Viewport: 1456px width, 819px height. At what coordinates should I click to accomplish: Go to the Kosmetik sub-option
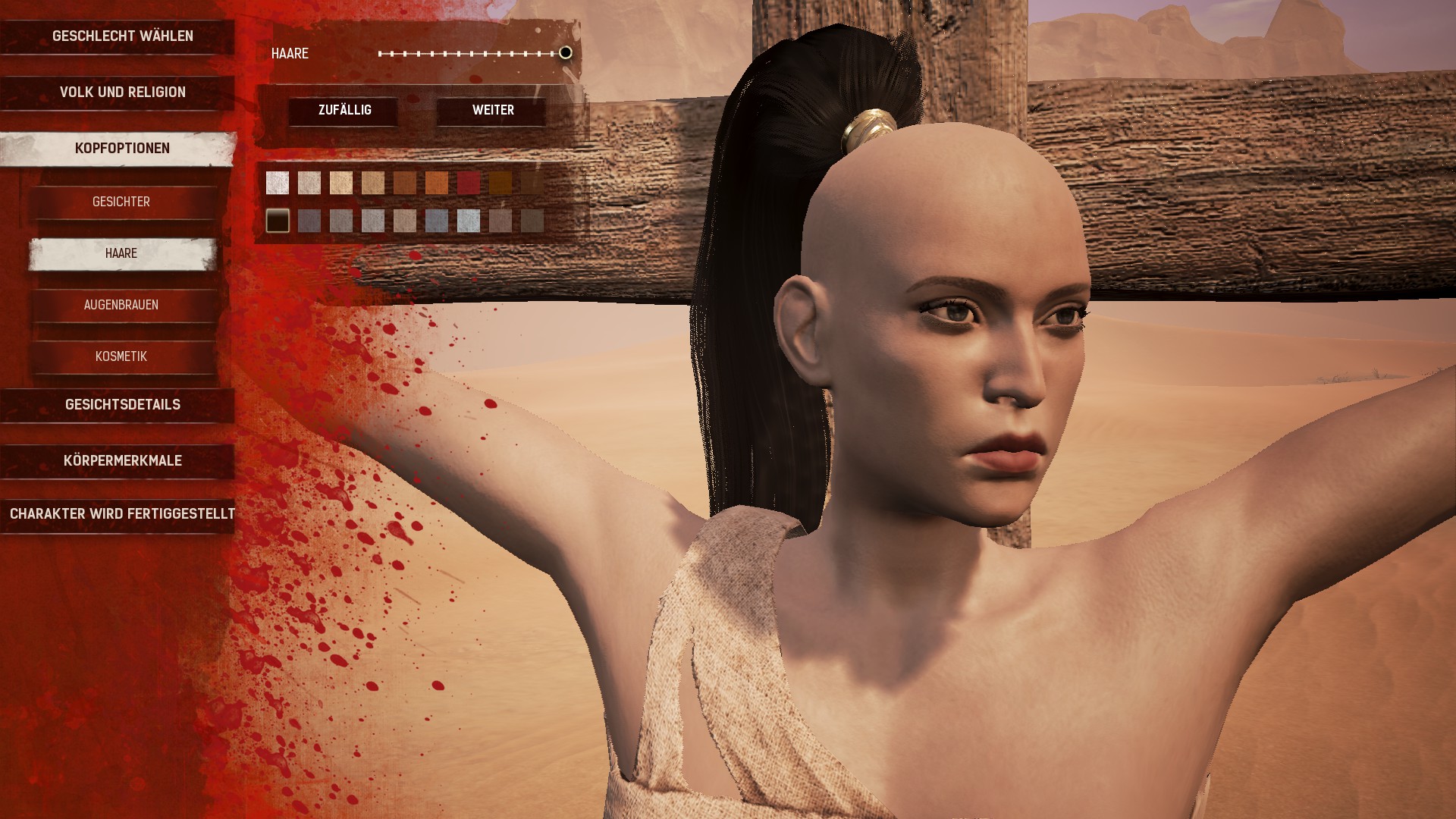click(x=121, y=356)
